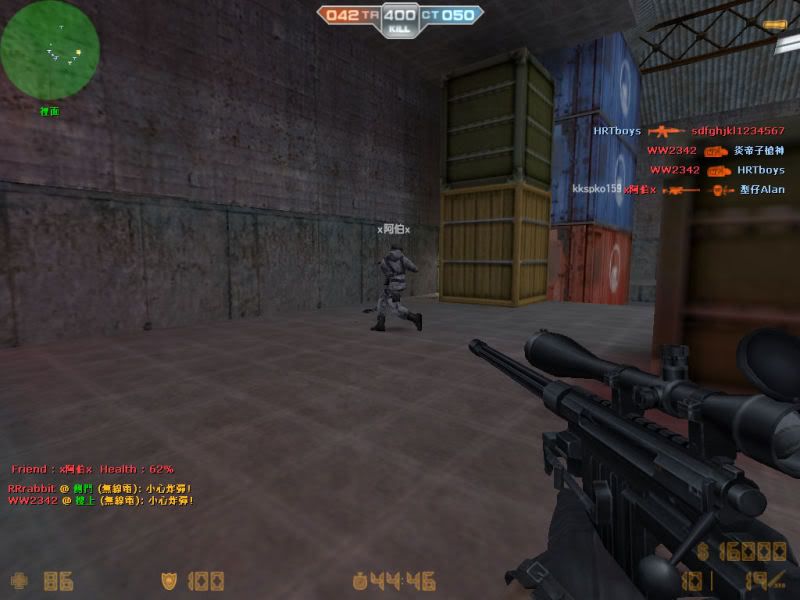Click the health cross icon
This screenshot has height=600, width=800.
click(19, 580)
